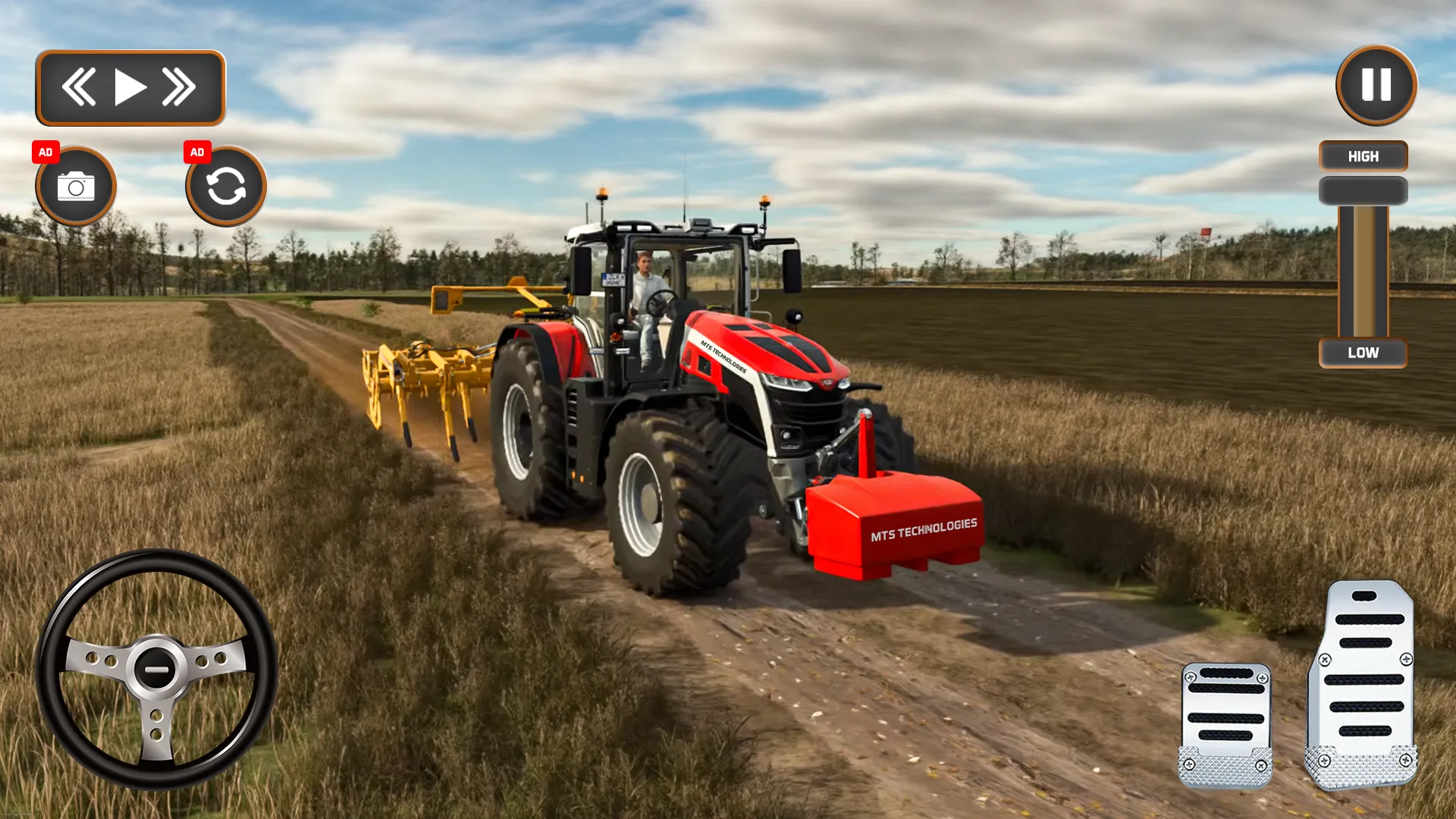1456x819 pixels.
Task: Tap the AD badge above the camera icon
Action: (46, 152)
